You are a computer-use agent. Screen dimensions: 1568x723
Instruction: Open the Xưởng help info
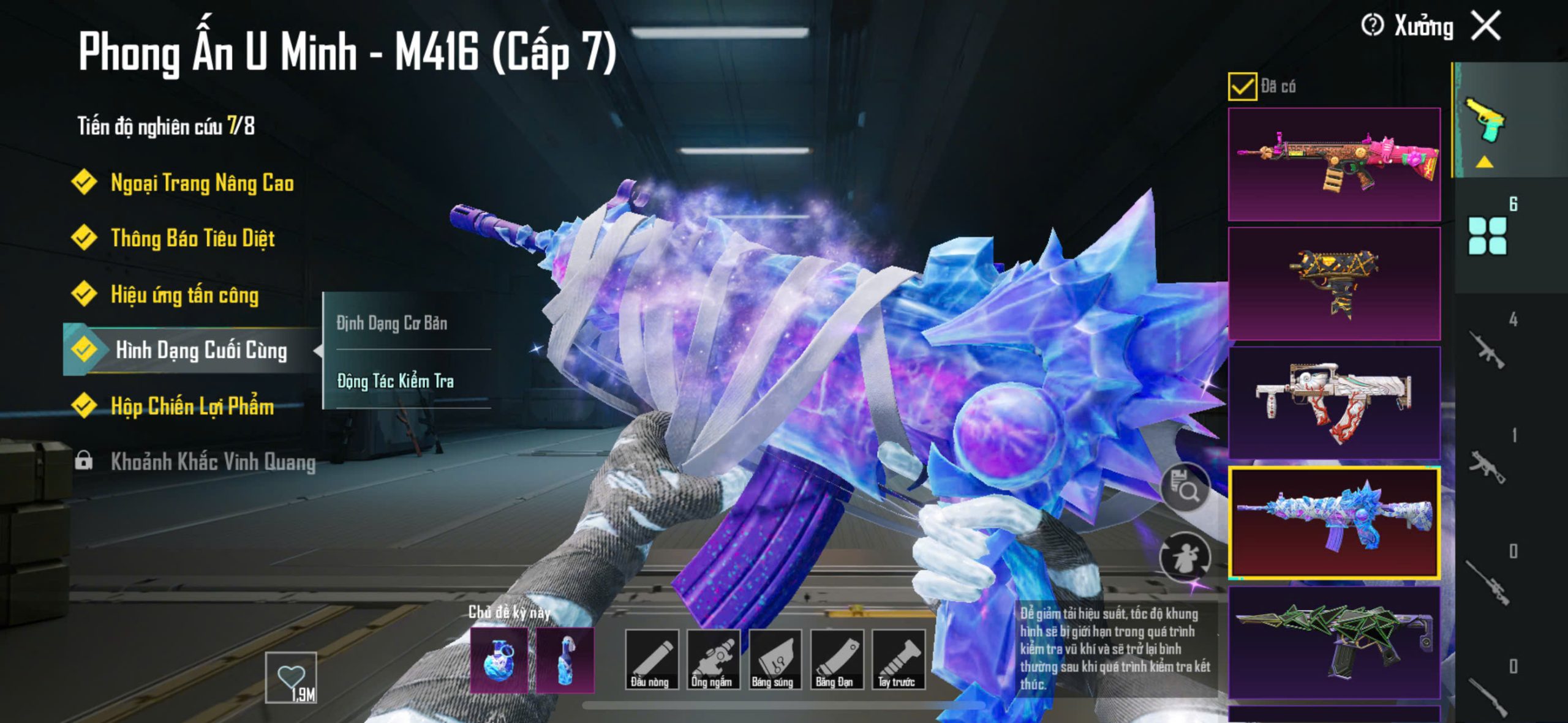tap(1372, 26)
